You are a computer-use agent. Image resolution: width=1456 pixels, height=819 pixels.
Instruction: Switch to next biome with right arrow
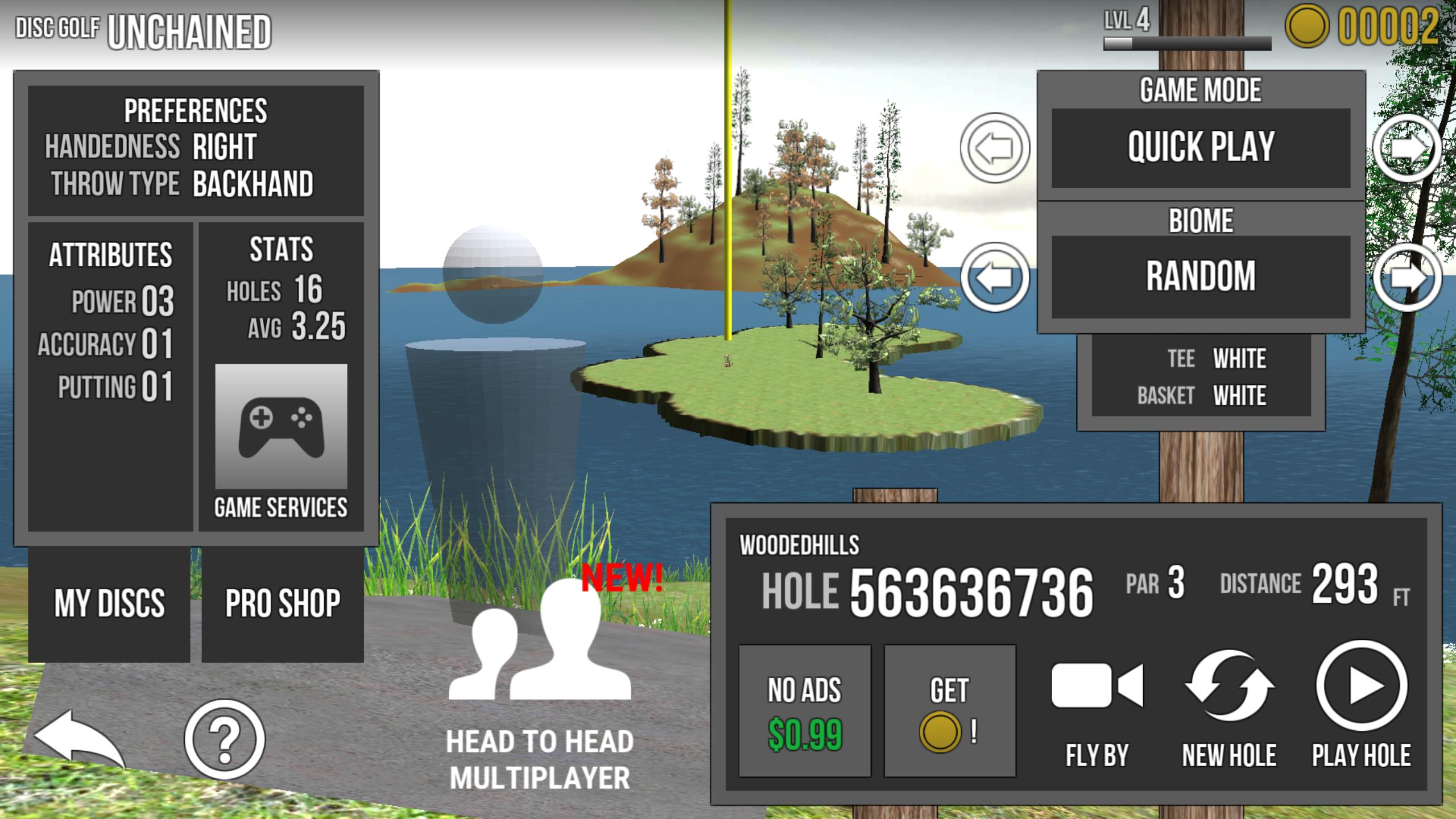click(1407, 277)
